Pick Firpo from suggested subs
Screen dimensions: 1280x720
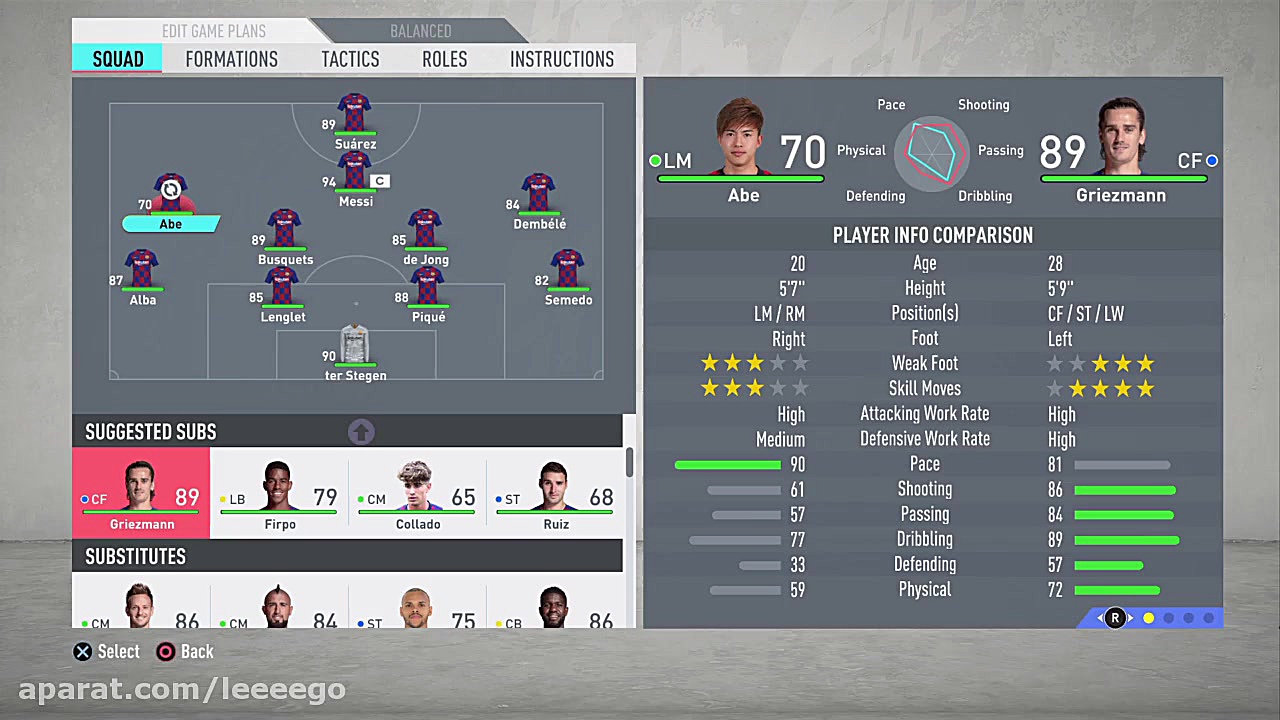(279, 494)
